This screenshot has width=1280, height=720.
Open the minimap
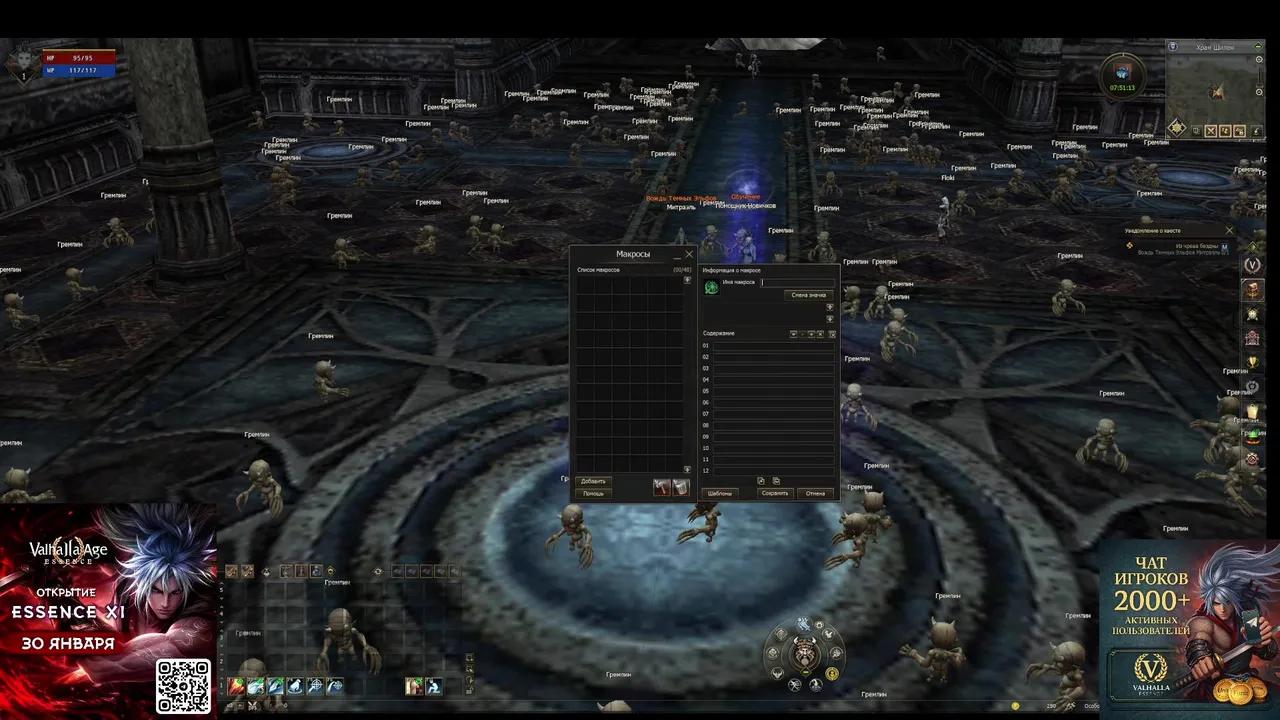[1214, 91]
